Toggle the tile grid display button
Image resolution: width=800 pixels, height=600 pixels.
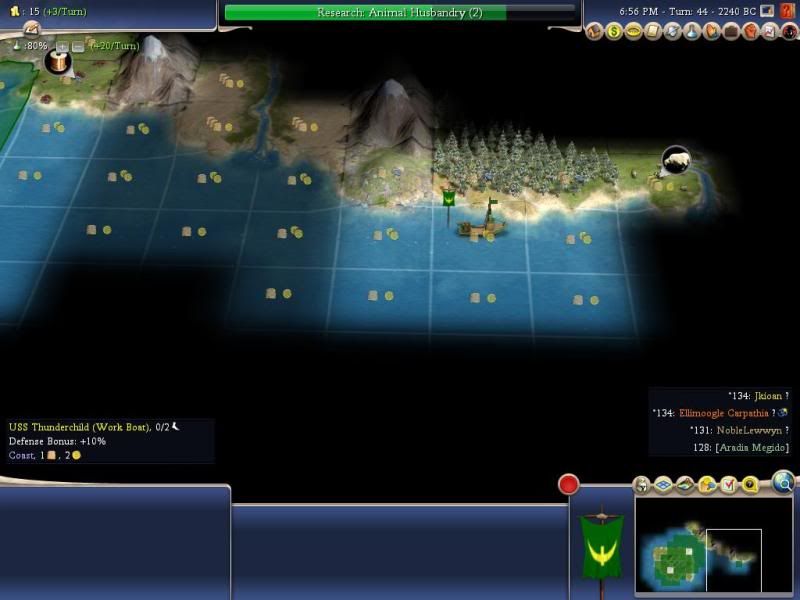pyautogui.click(x=662, y=485)
